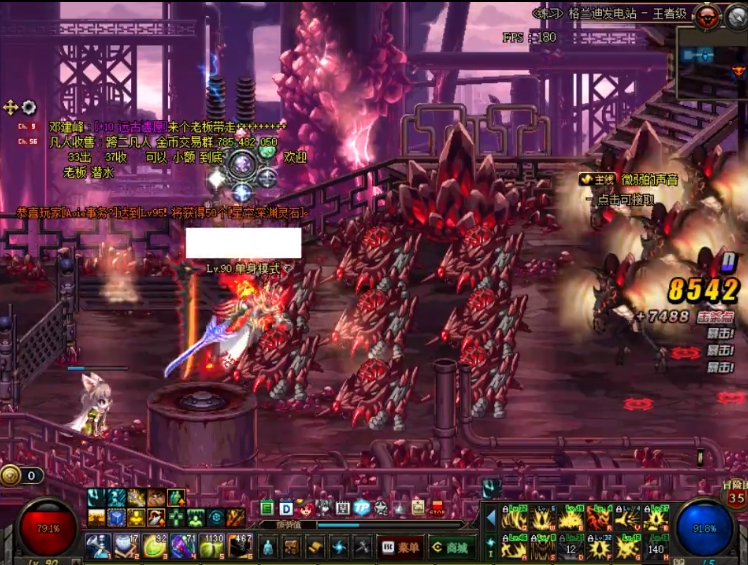Use the consumable with count 17
The width and height of the screenshot is (748, 565).
tap(126, 546)
